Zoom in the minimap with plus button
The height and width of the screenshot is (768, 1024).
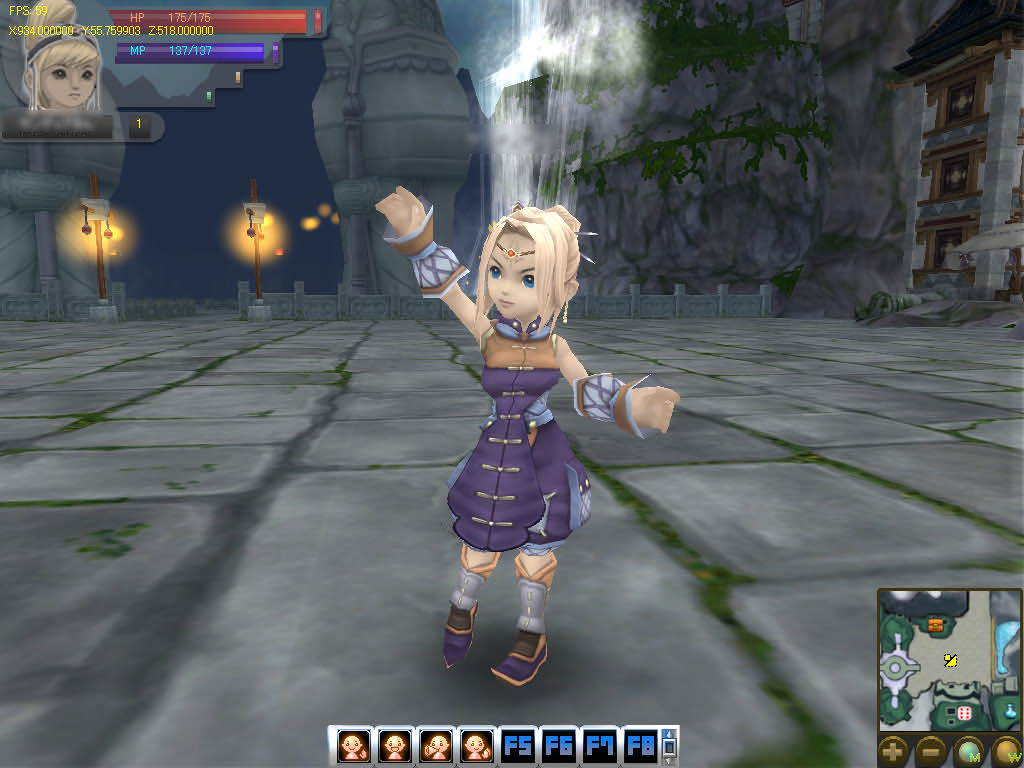tap(894, 751)
